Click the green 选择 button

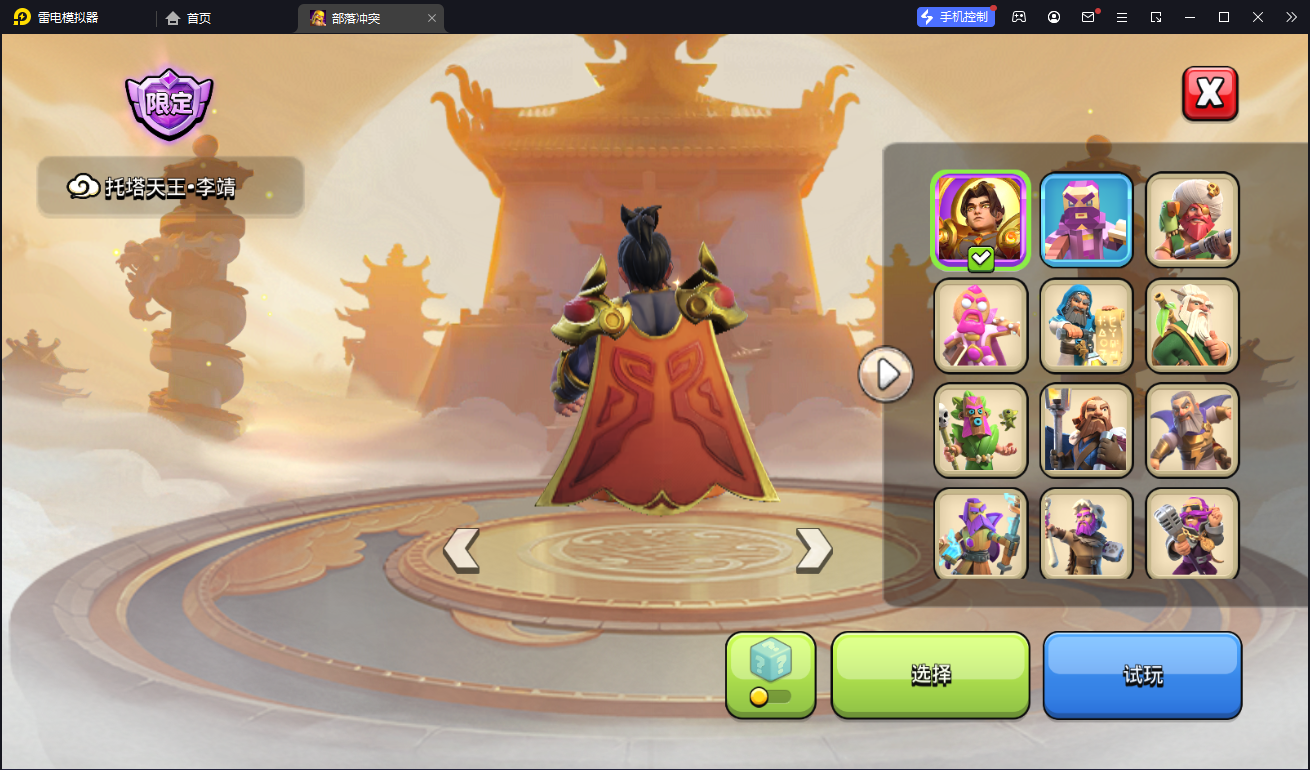point(930,675)
